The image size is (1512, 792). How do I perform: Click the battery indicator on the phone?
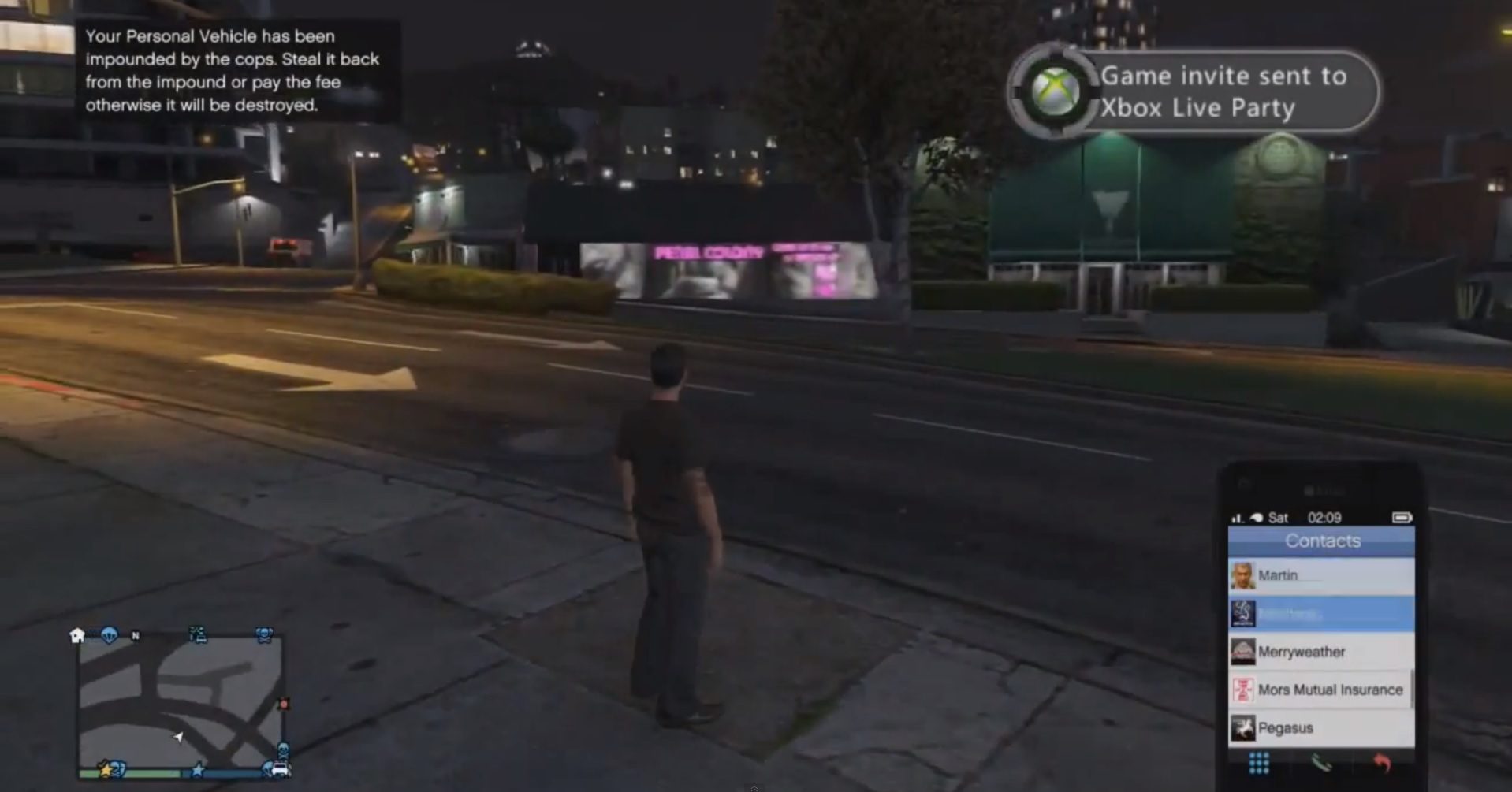(1404, 517)
